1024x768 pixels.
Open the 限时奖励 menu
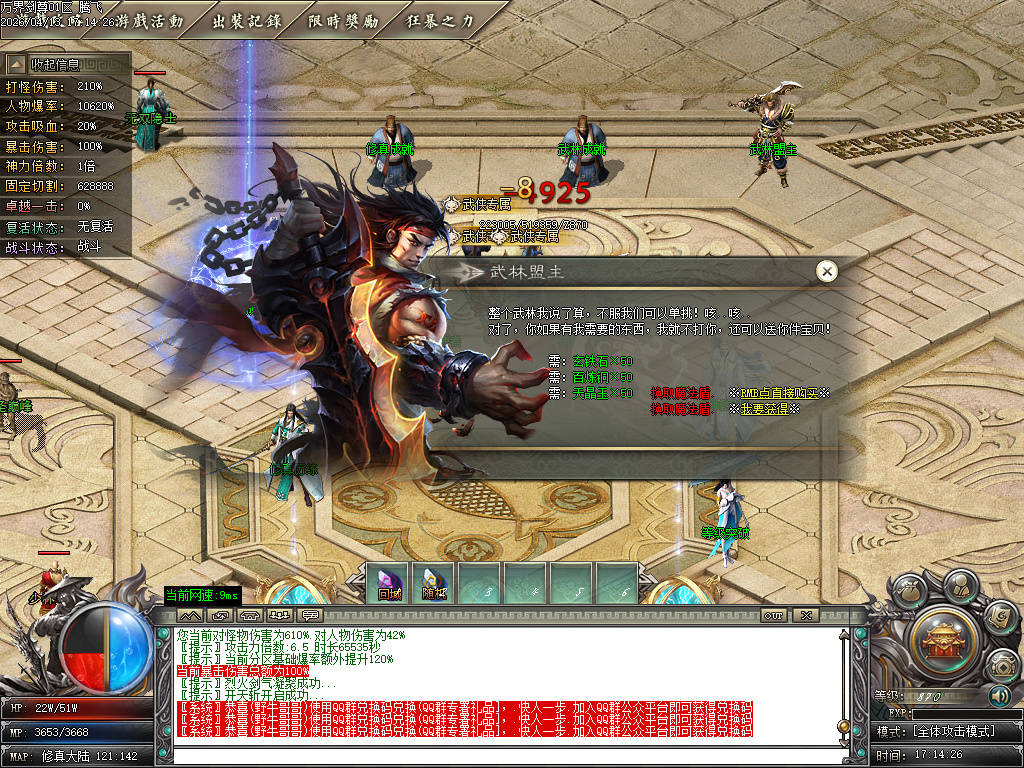(343, 20)
